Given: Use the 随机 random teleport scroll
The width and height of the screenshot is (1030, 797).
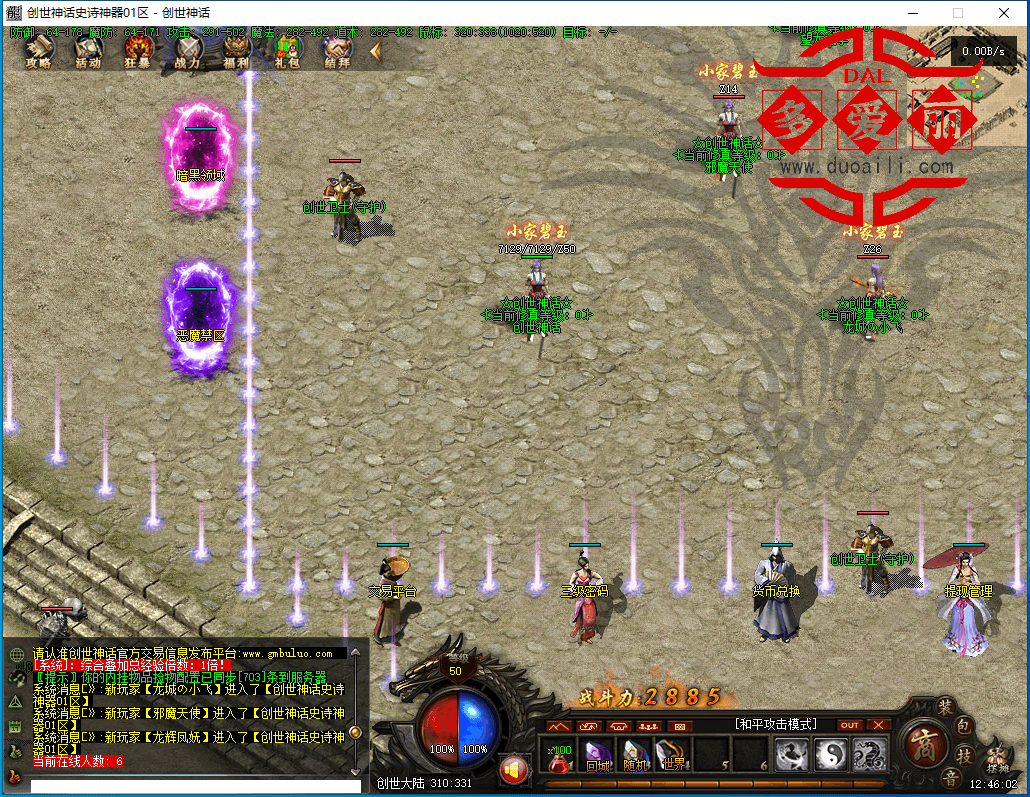Looking at the screenshot, I should click(634, 756).
